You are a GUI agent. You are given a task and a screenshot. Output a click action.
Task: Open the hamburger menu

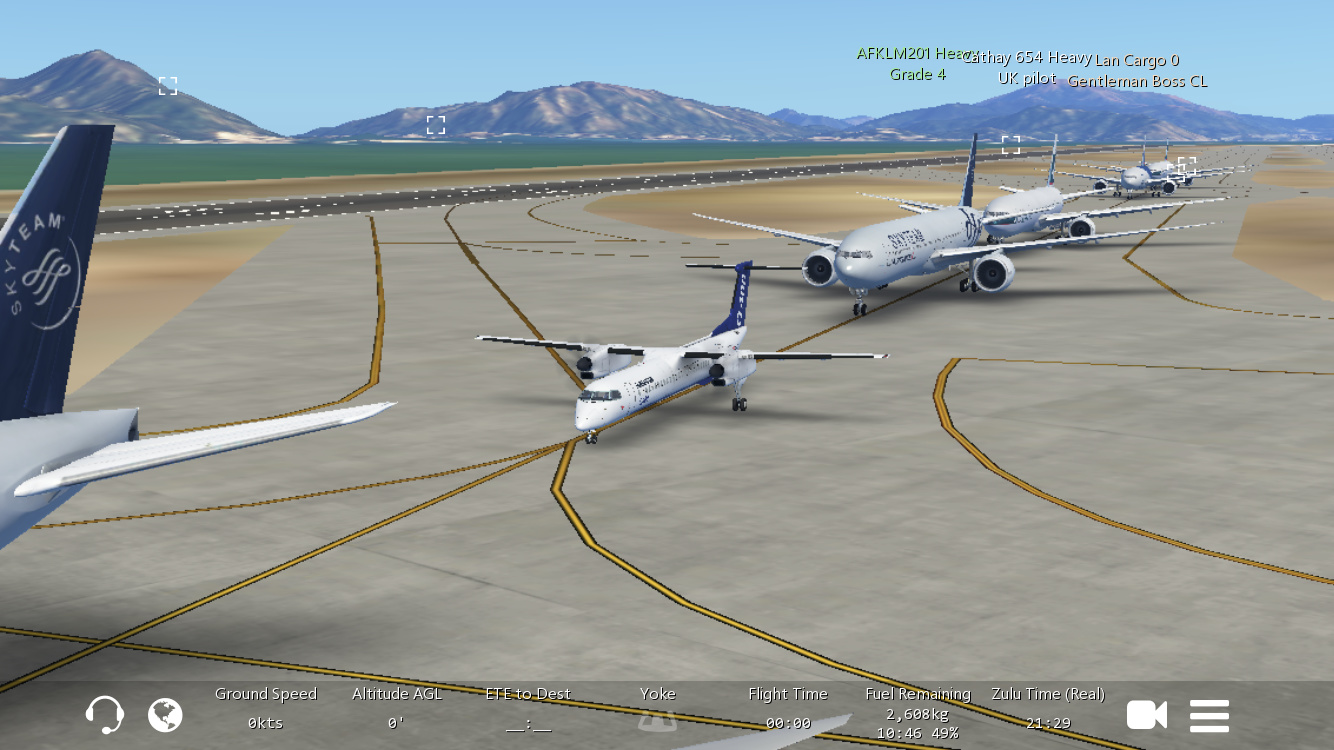coord(1209,715)
